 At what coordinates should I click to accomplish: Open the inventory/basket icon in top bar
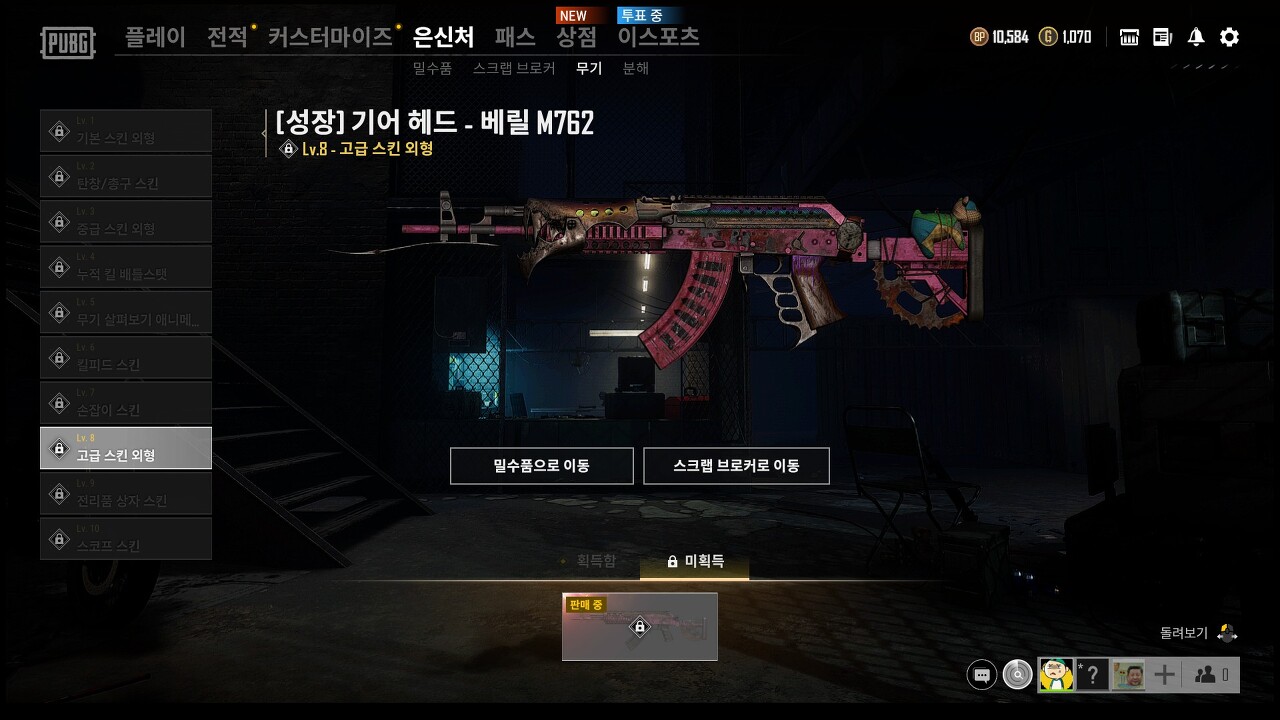click(x=1128, y=36)
